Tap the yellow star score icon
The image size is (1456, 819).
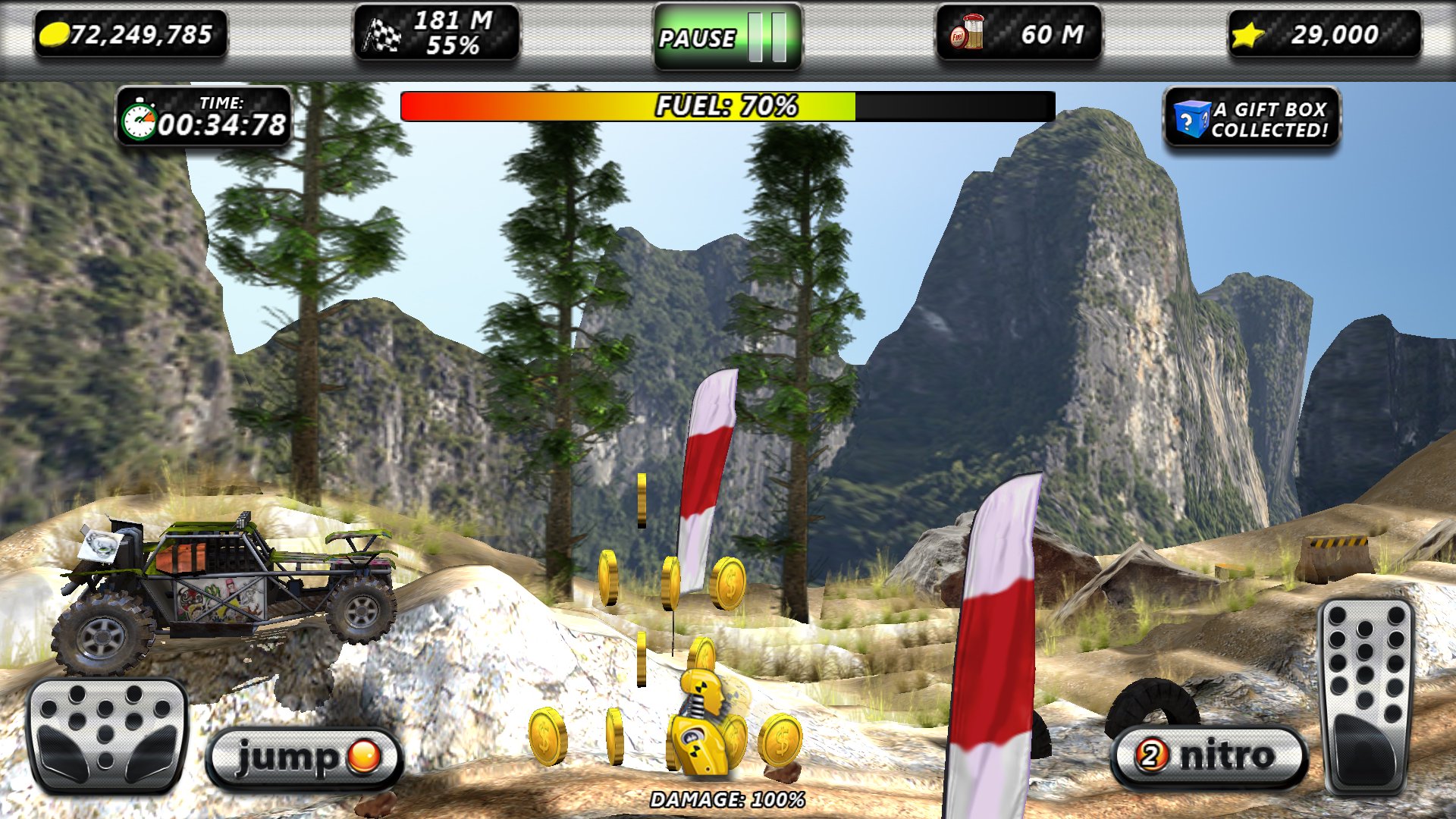[x=1247, y=33]
